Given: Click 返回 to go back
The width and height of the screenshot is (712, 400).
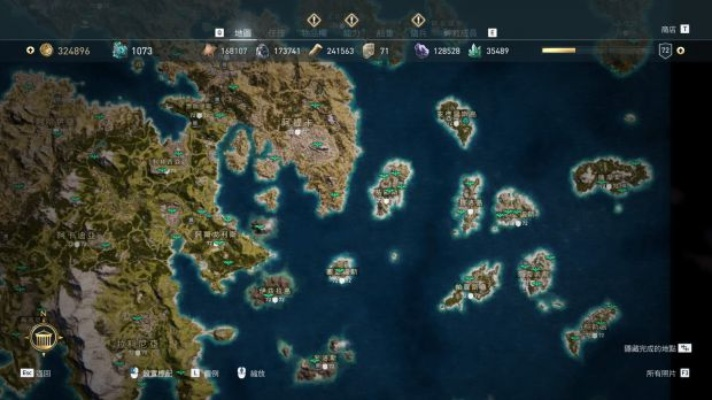Looking at the screenshot, I should click(x=43, y=373).
